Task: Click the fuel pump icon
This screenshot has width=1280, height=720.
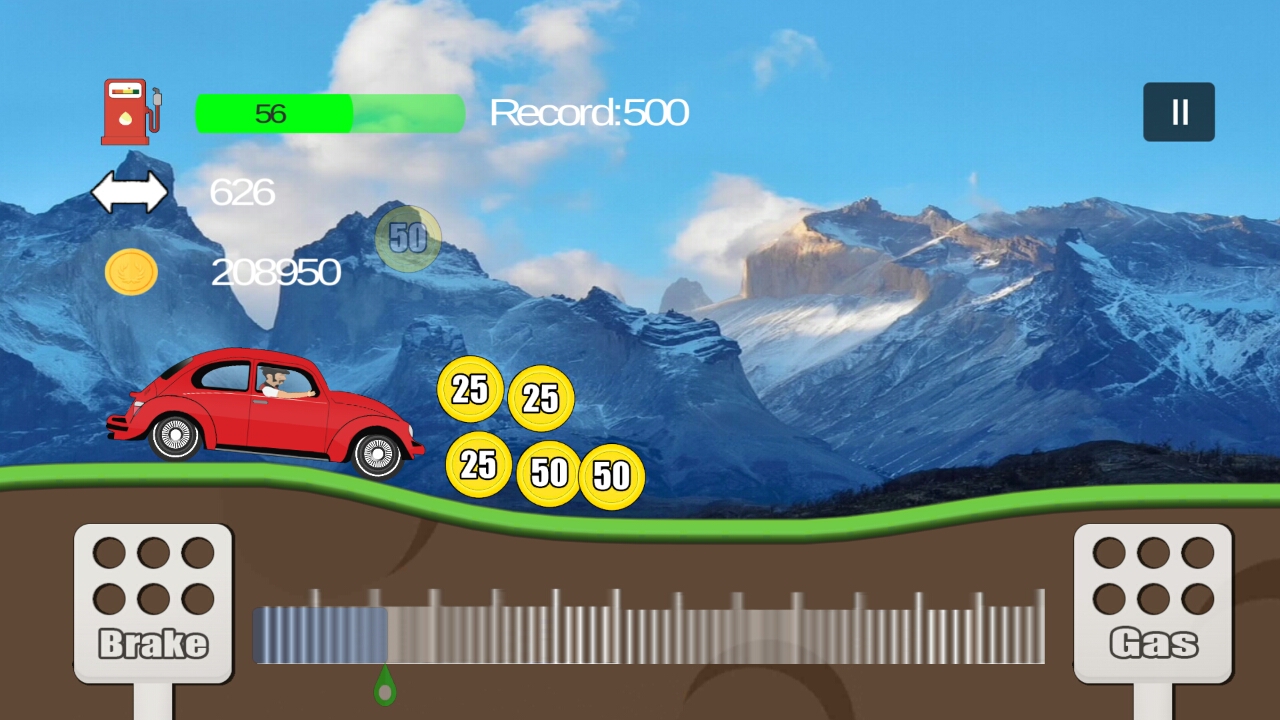Action: (x=130, y=110)
